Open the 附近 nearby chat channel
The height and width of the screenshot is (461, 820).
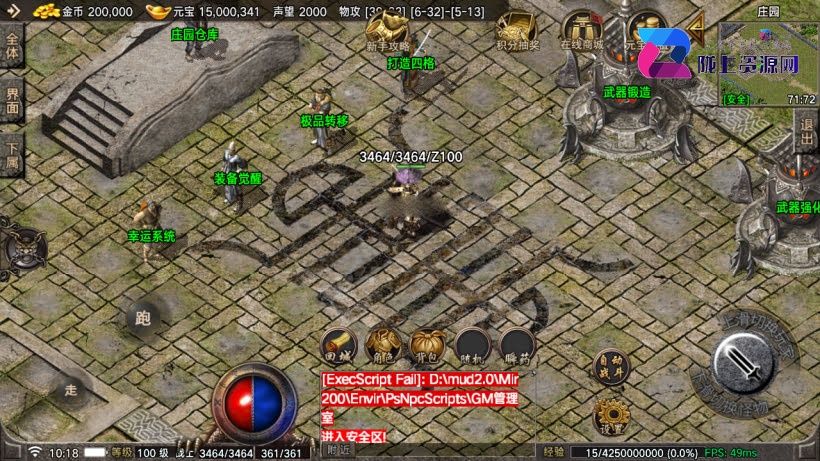tap(340, 452)
